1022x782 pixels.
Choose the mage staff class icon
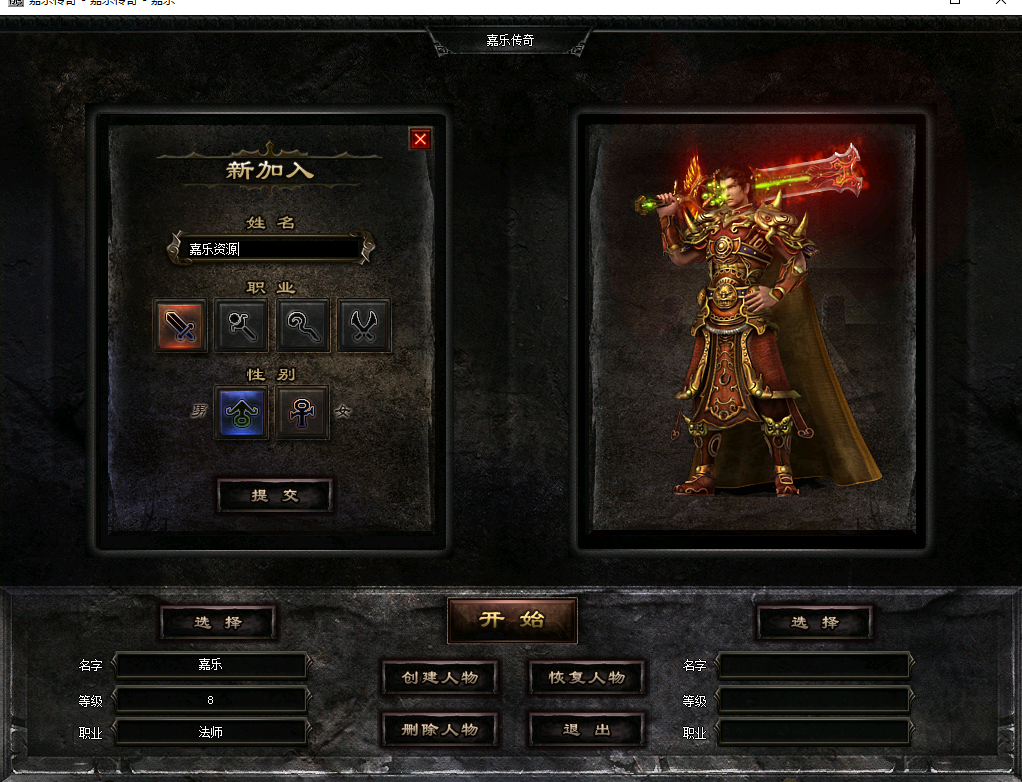pyautogui.click(x=242, y=325)
